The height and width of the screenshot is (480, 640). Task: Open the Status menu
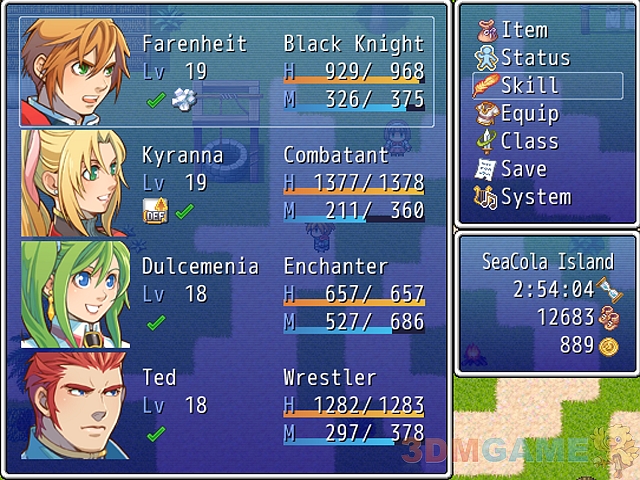534,58
